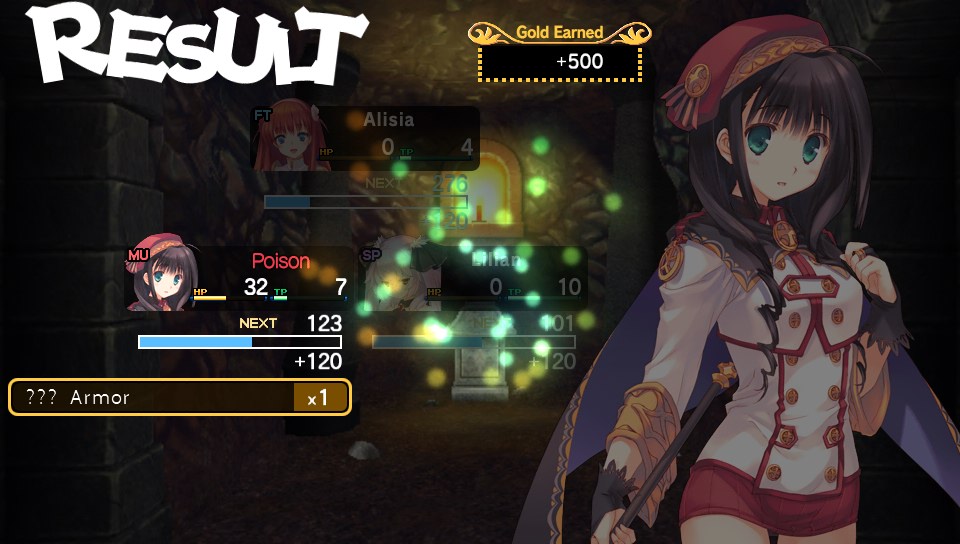Select Alisia's party status panel
Viewport: 960px width, 544px height.
click(366, 139)
